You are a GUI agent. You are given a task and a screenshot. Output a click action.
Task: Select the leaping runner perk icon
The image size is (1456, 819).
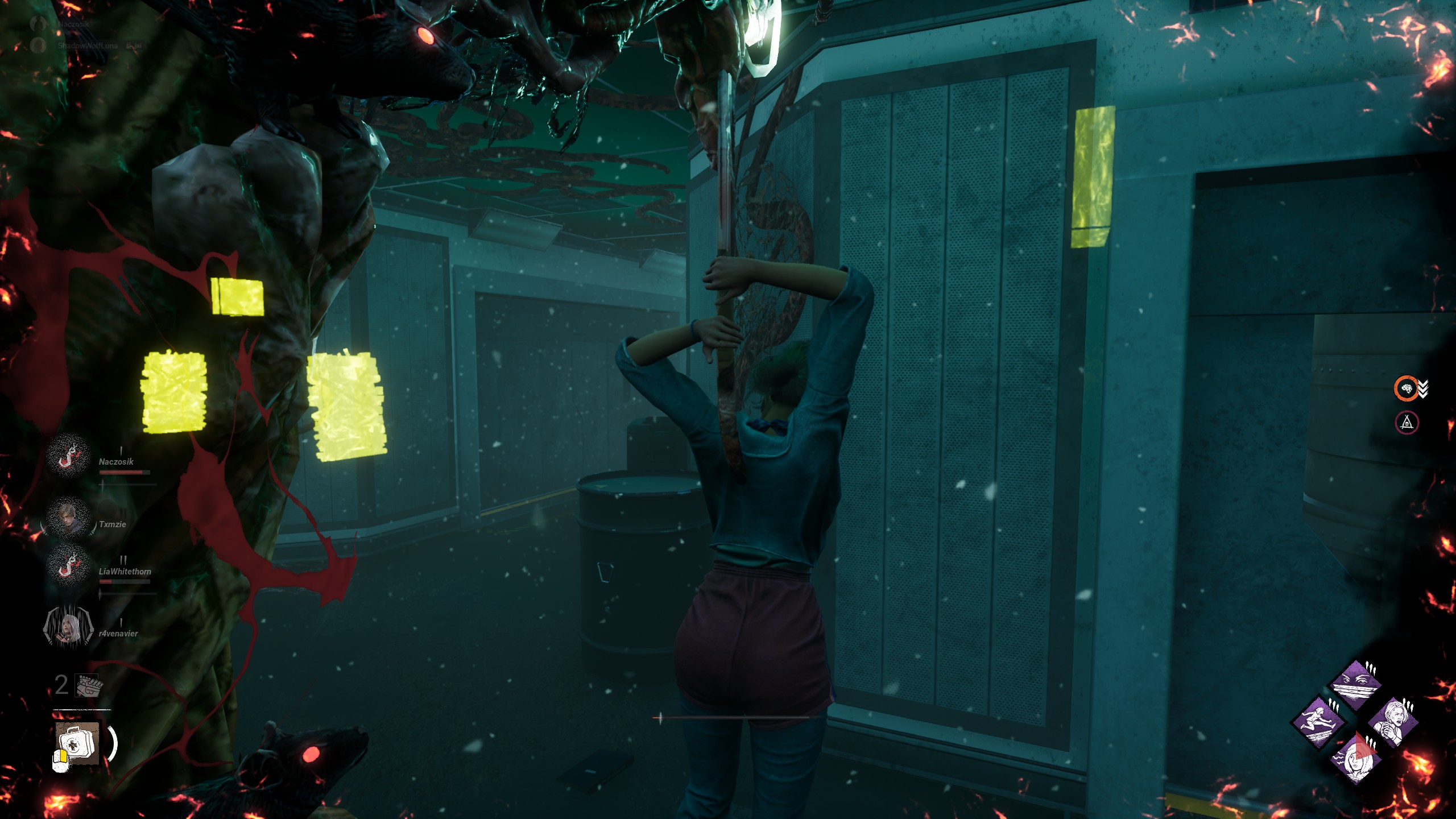point(1319,722)
